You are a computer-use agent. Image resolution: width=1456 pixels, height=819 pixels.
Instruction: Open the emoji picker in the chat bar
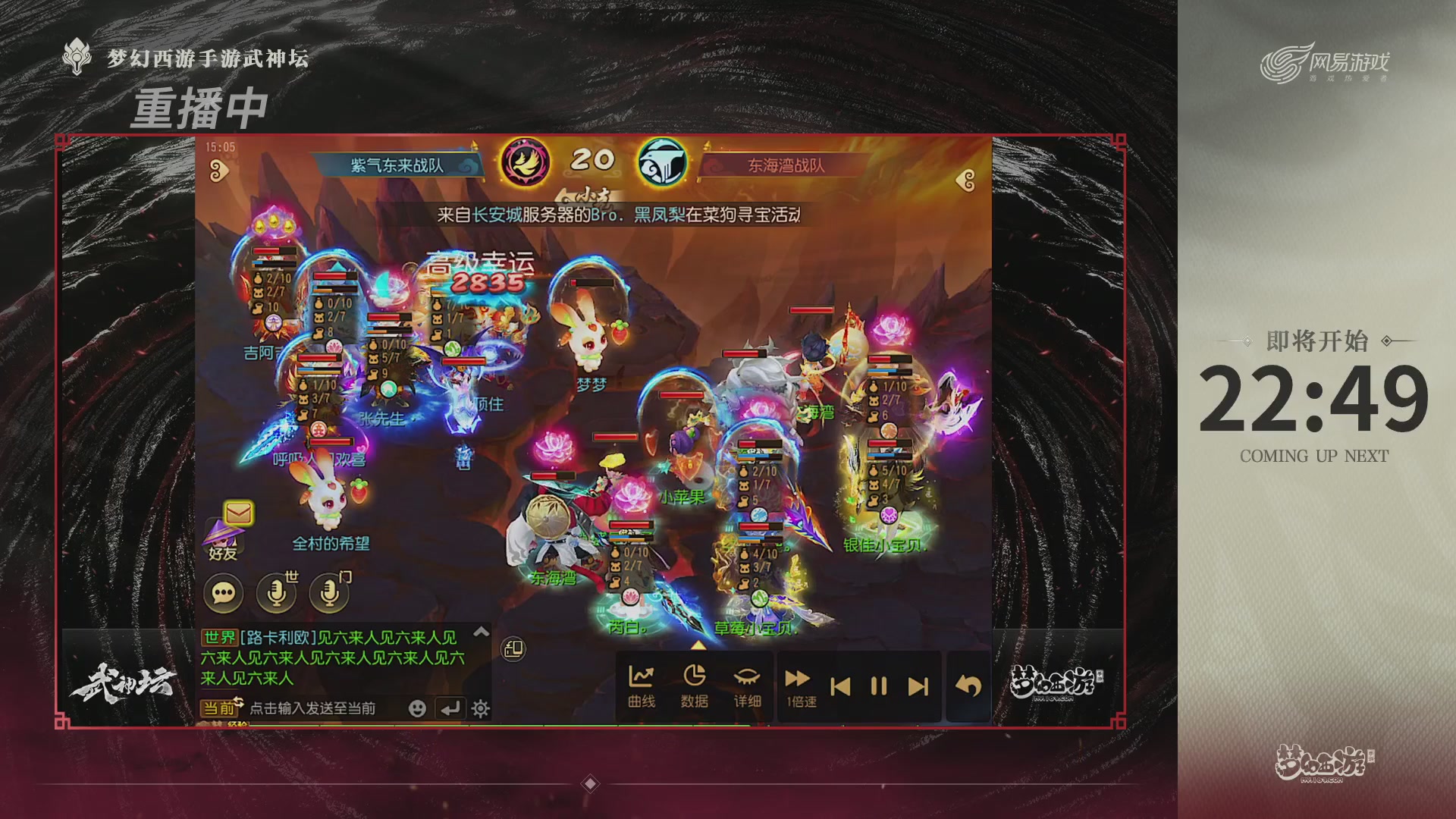click(x=417, y=710)
